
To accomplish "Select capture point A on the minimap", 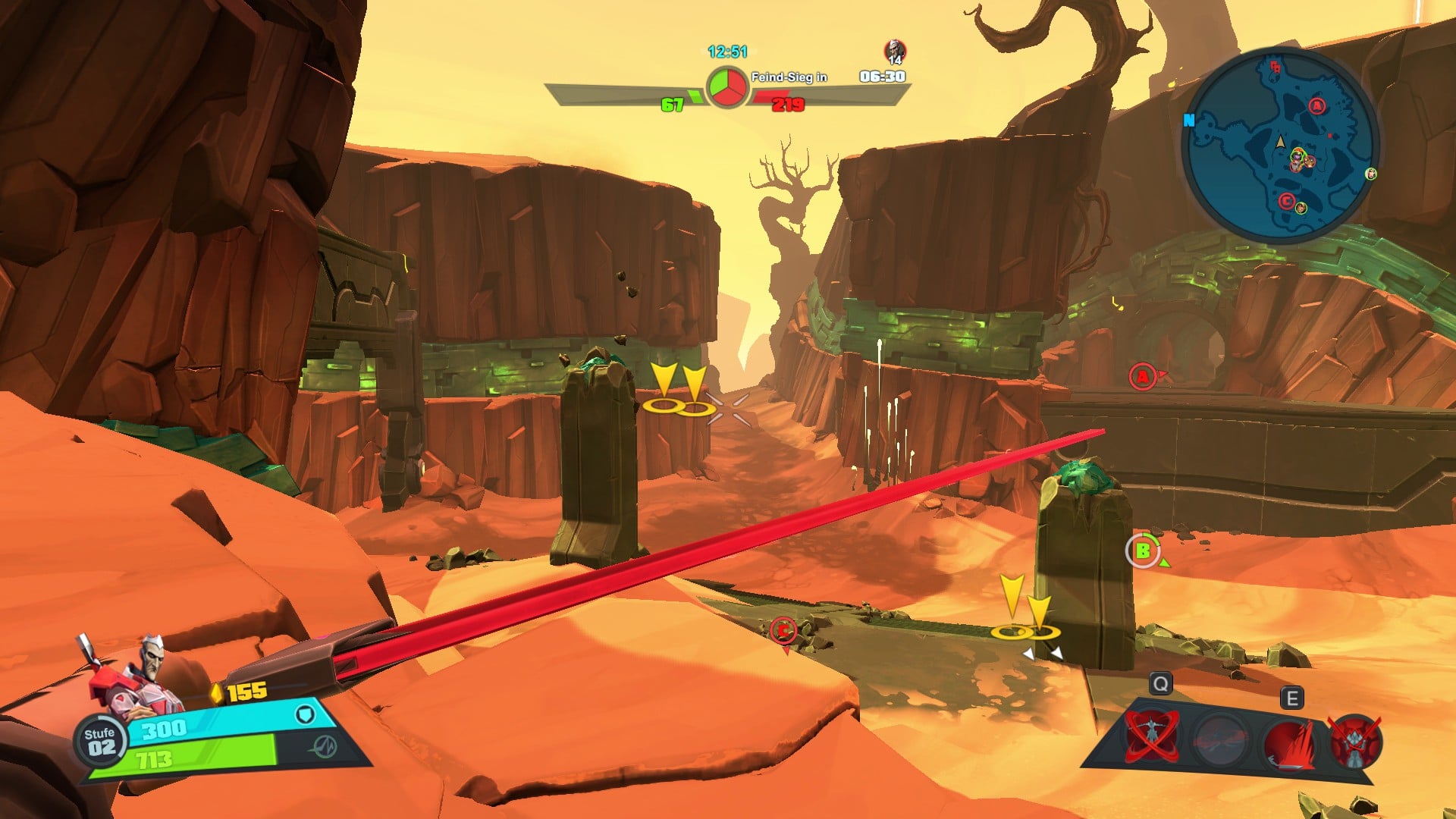I will [1317, 106].
